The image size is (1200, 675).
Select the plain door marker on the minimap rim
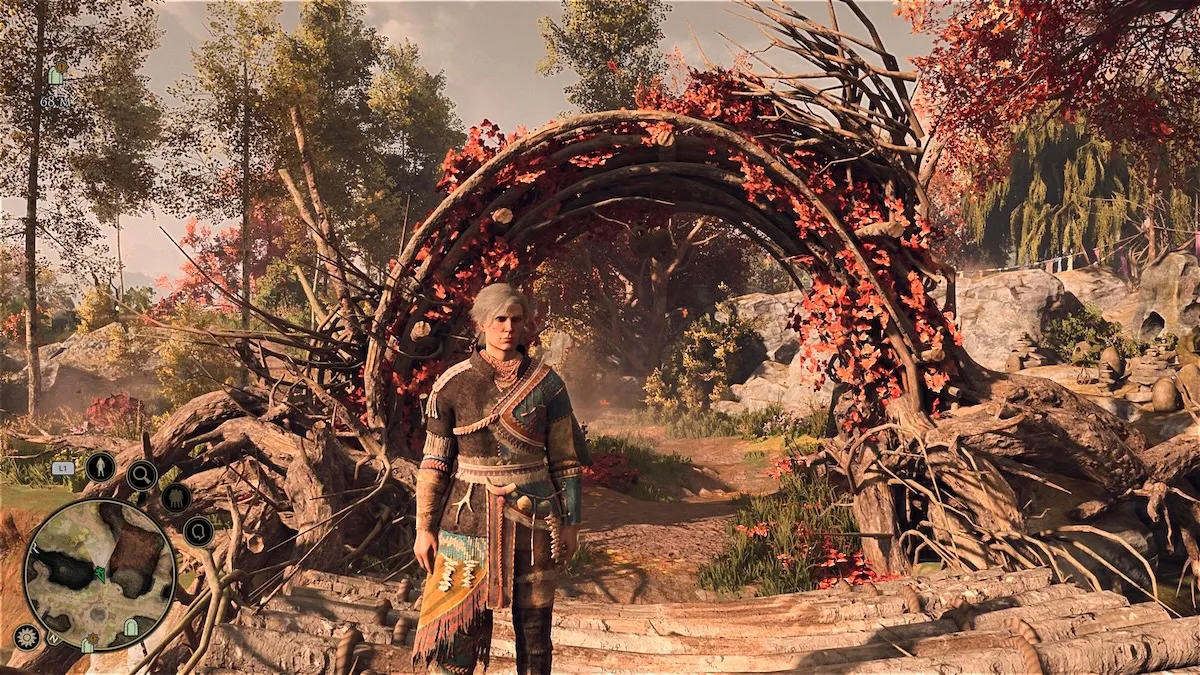click(130, 627)
